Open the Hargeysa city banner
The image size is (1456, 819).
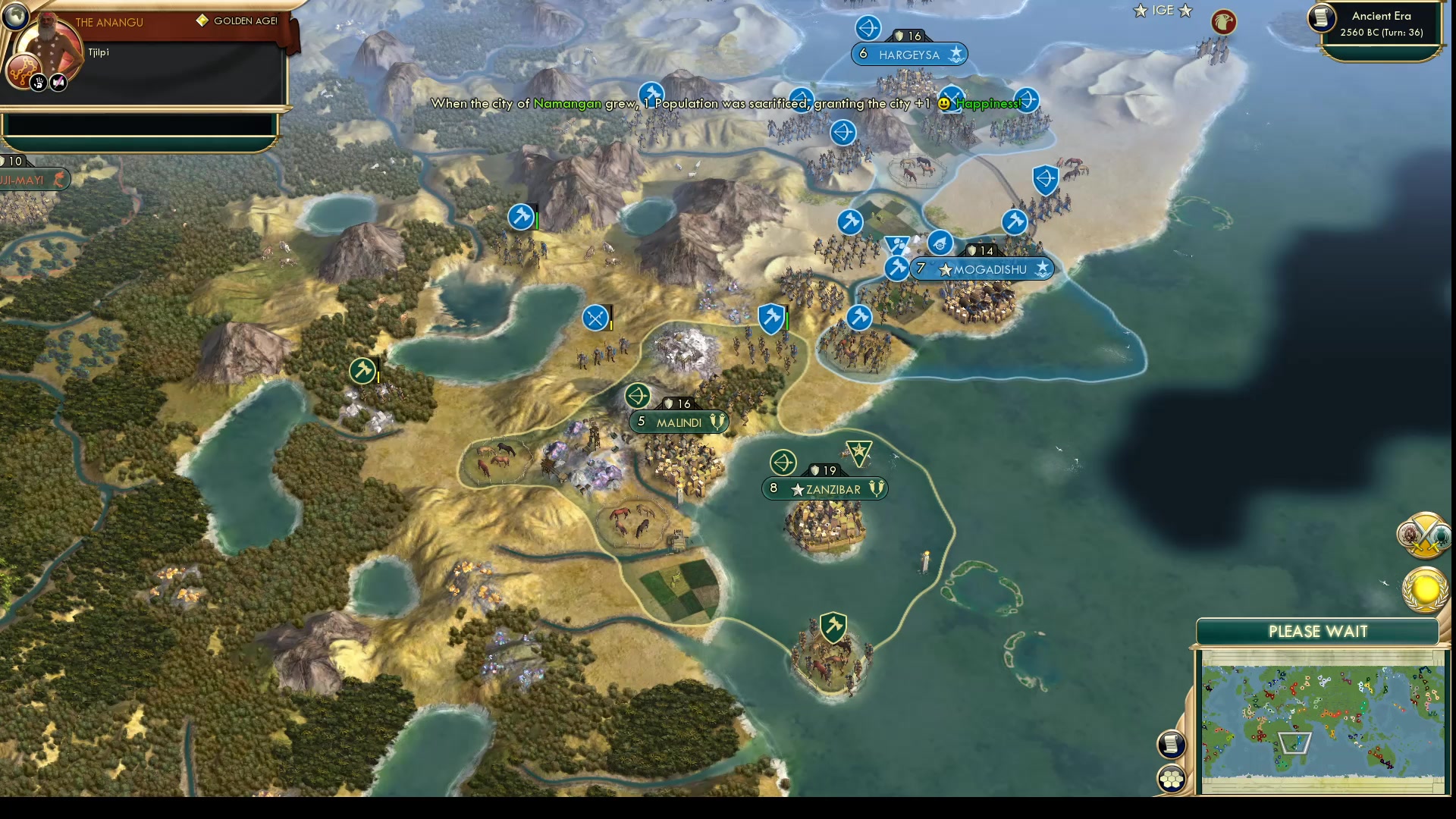click(909, 54)
